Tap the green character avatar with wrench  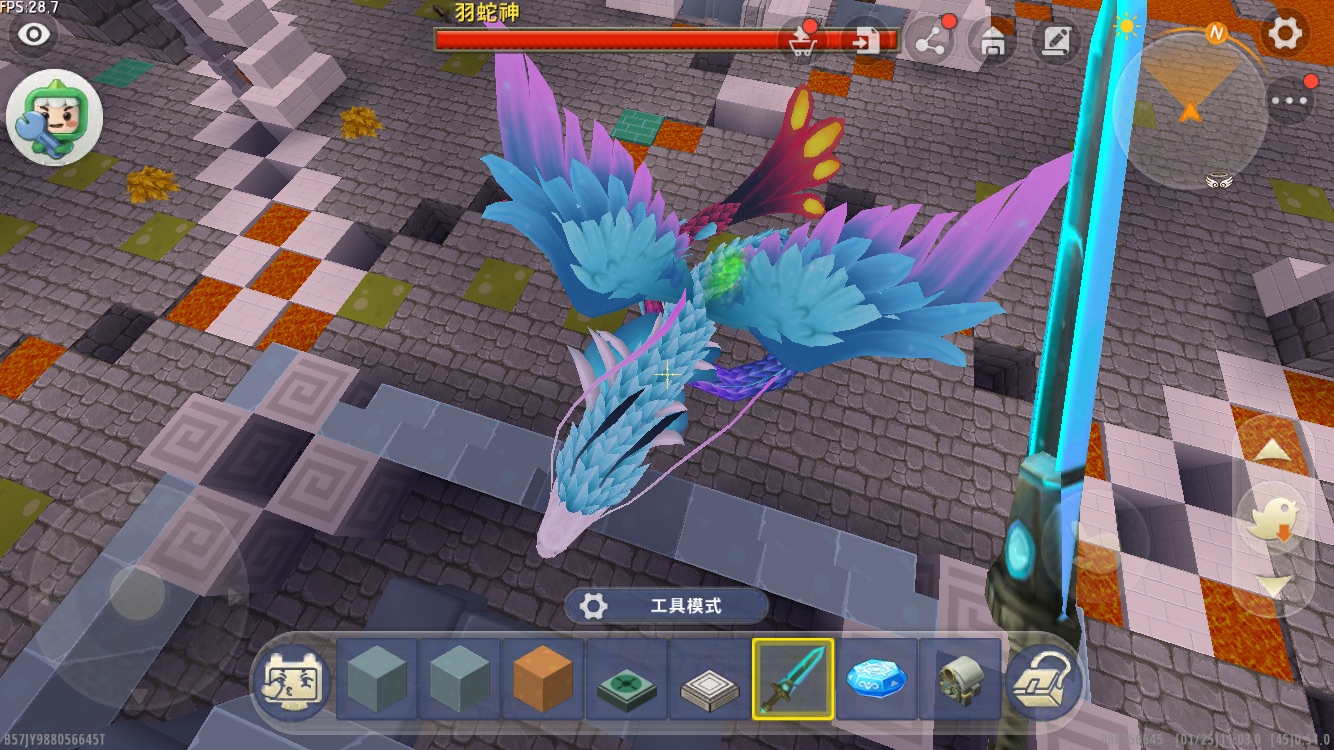click(54, 118)
